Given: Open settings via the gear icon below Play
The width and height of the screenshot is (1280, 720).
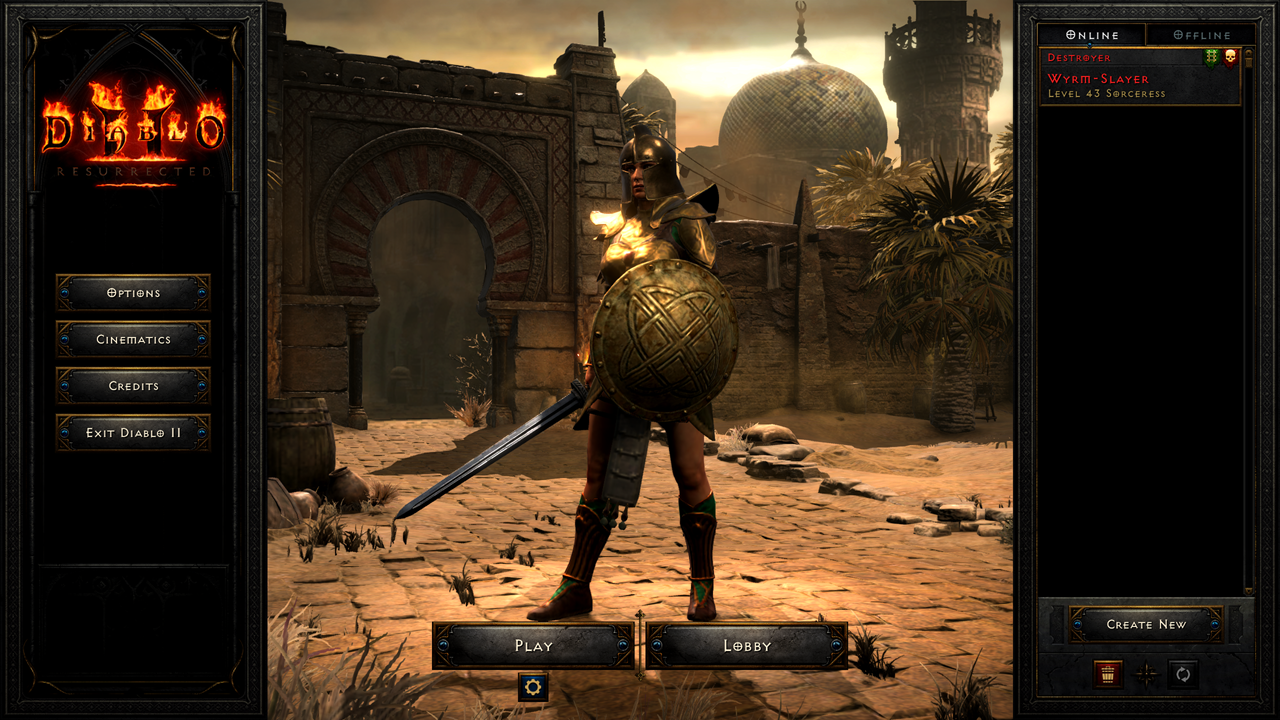Looking at the screenshot, I should coord(534,688).
